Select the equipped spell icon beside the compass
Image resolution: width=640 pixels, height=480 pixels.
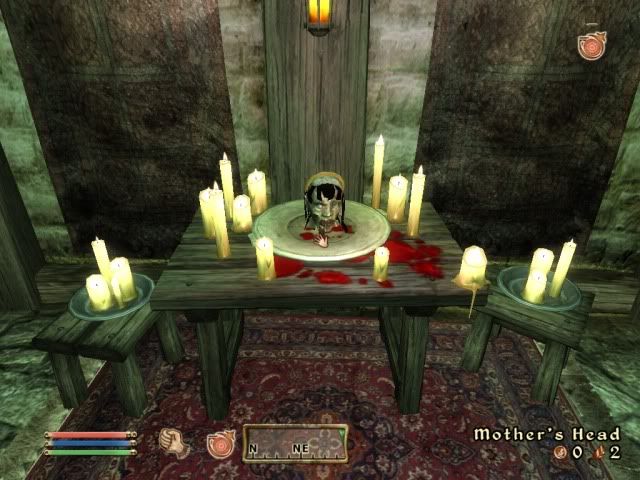click(x=219, y=444)
